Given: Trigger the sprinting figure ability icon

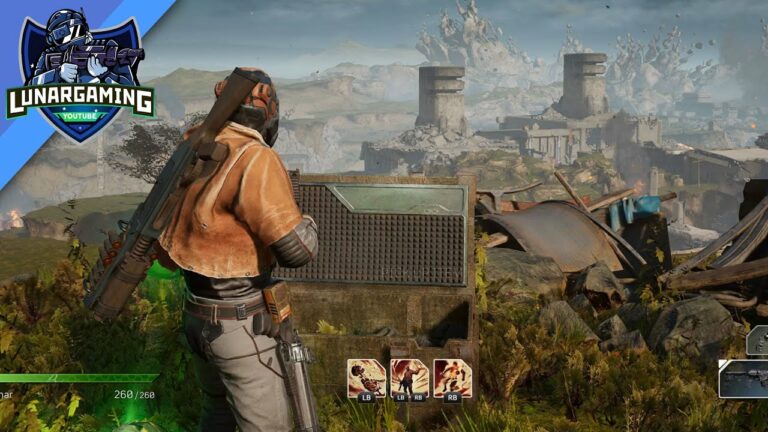Looking at the screenshot, I should click(452, 379).
